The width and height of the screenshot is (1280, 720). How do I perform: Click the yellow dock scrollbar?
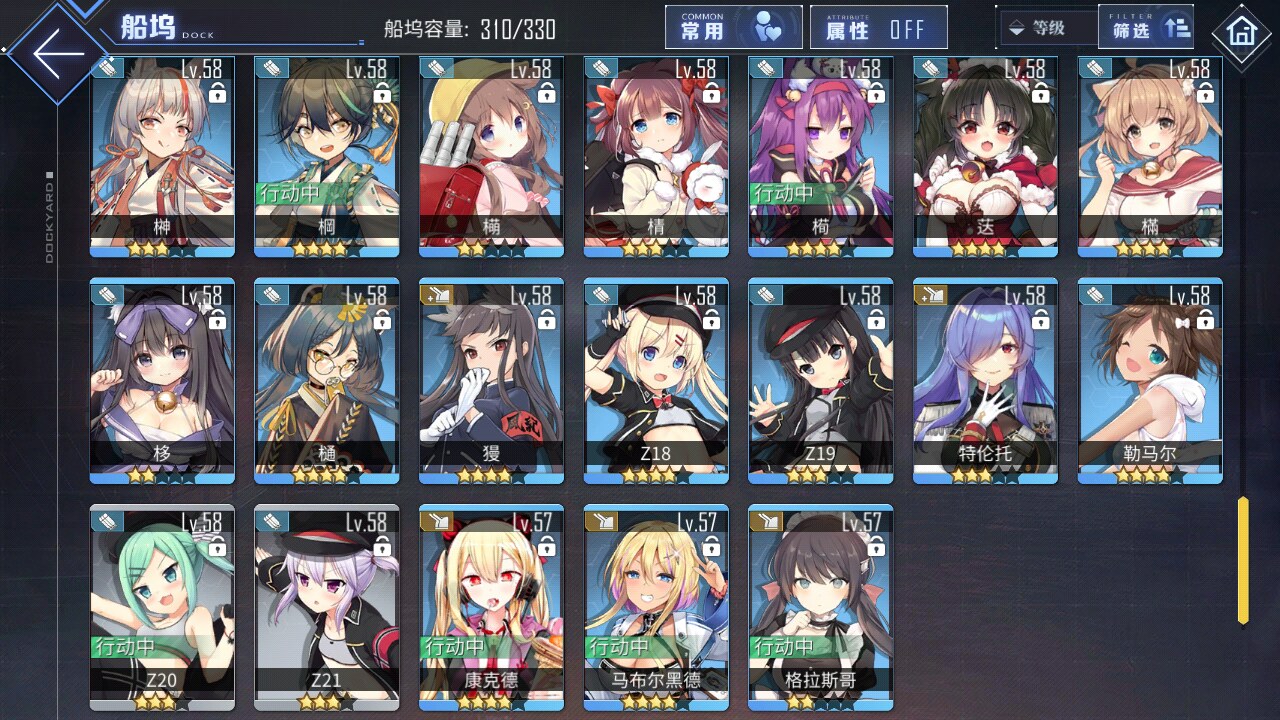[x=1243, y=560]
